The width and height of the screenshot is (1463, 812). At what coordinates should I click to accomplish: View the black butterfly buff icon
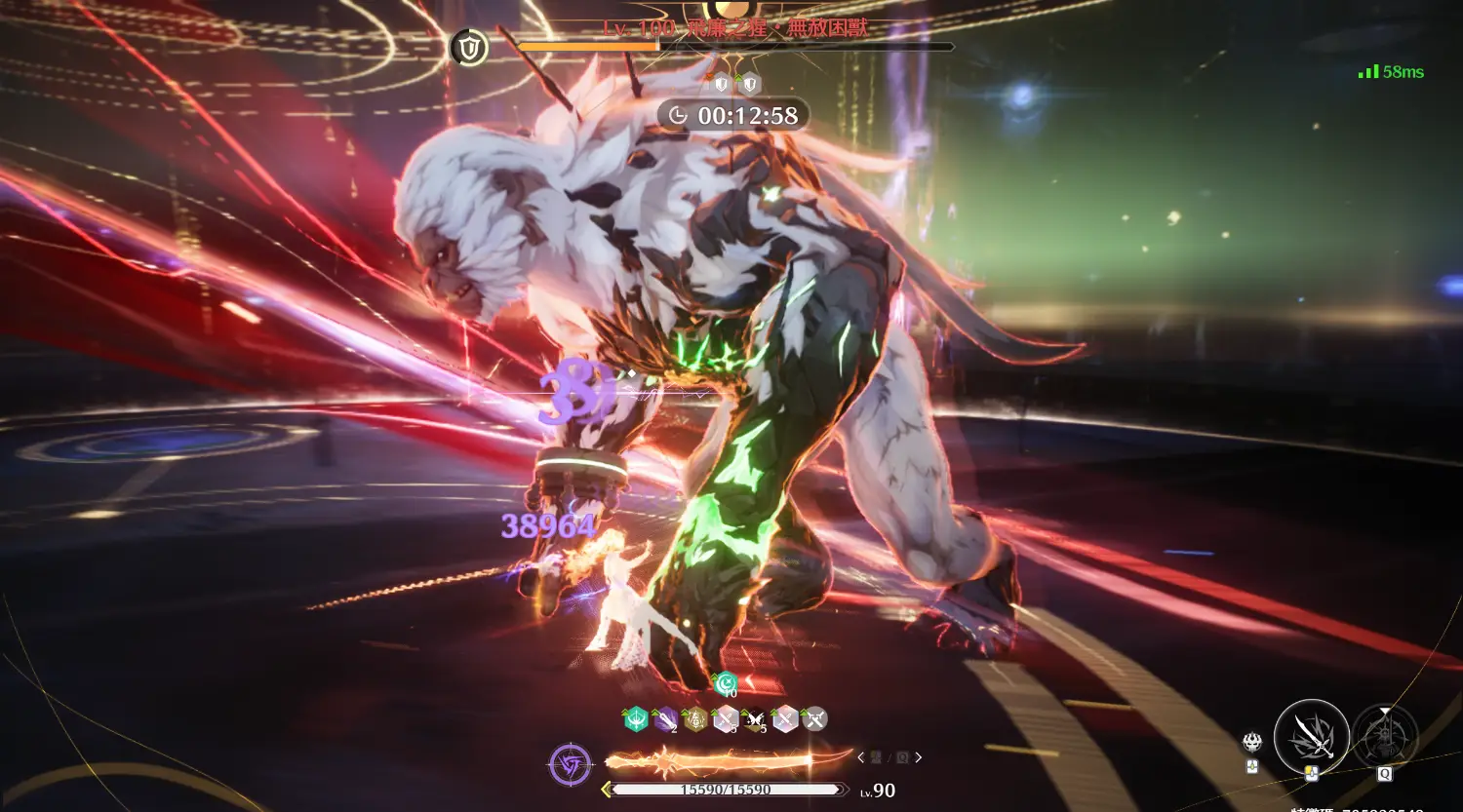(x=755, y=719)
